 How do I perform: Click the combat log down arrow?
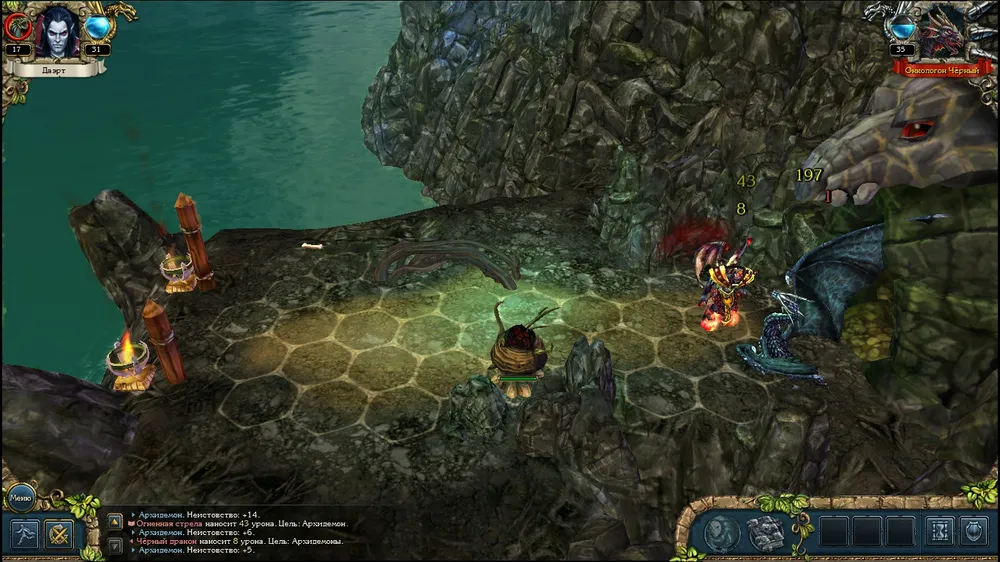pyautogui.click(x=115, y=546)
